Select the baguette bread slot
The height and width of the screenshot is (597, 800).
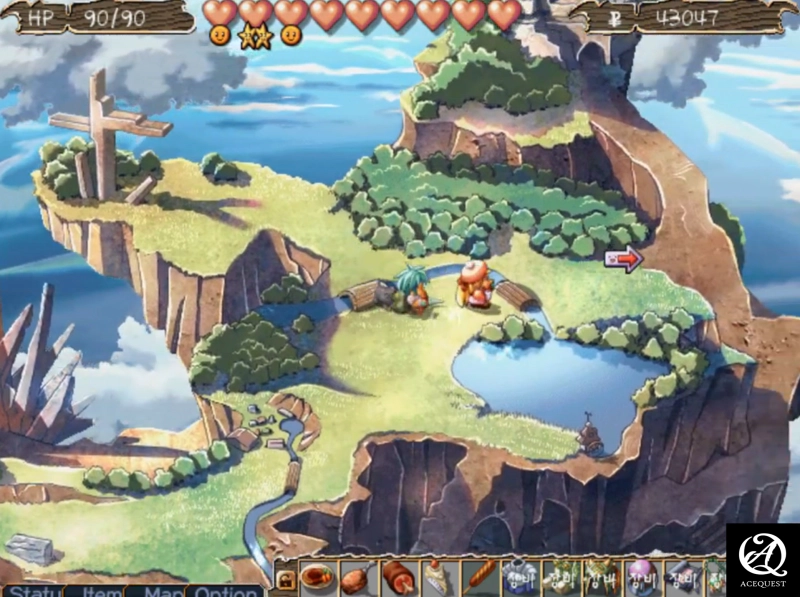(478, 578)
